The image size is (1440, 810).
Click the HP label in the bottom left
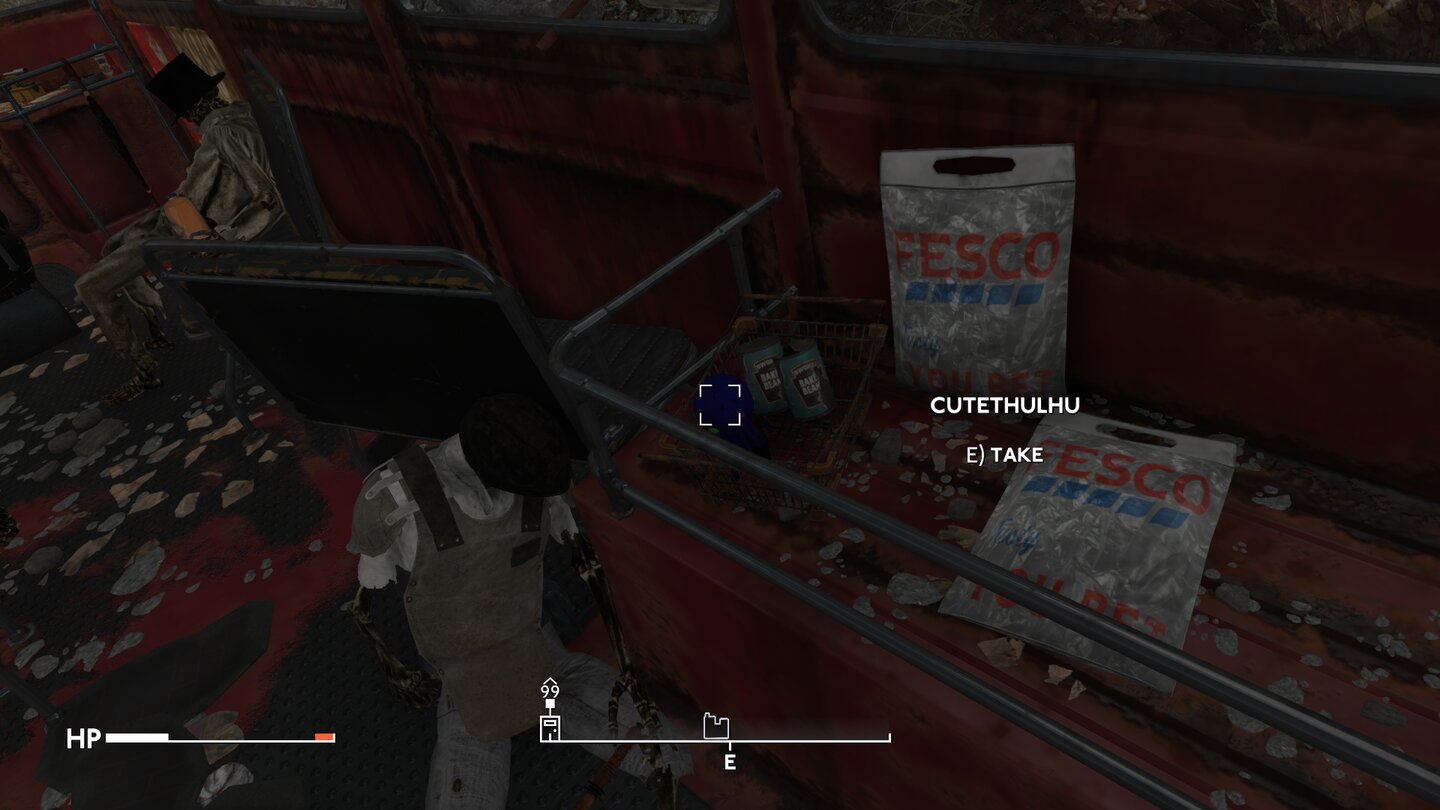[x=85, y=740]
